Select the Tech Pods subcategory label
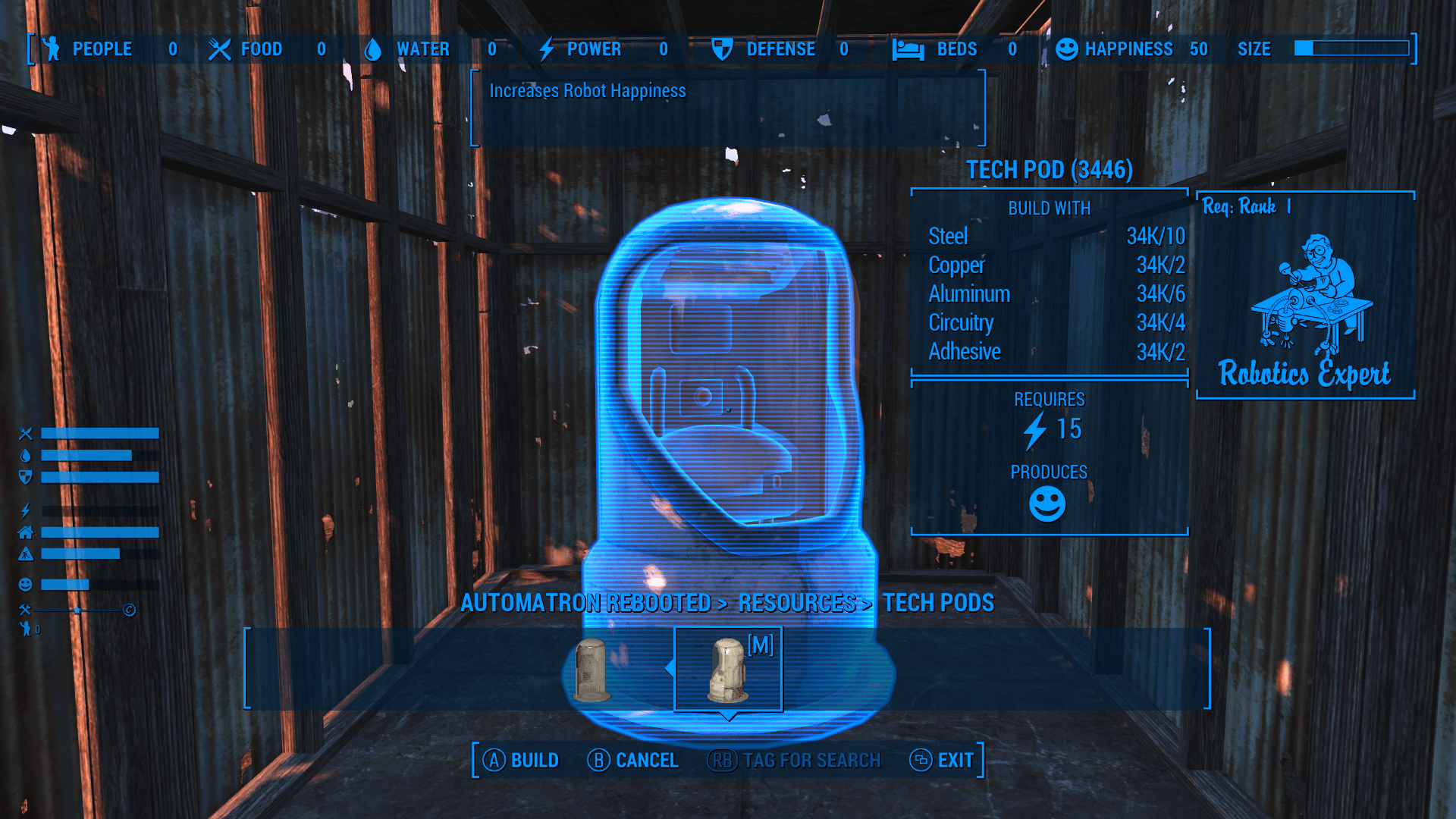This screenshot has width=1456, height=819. [938, 603]
